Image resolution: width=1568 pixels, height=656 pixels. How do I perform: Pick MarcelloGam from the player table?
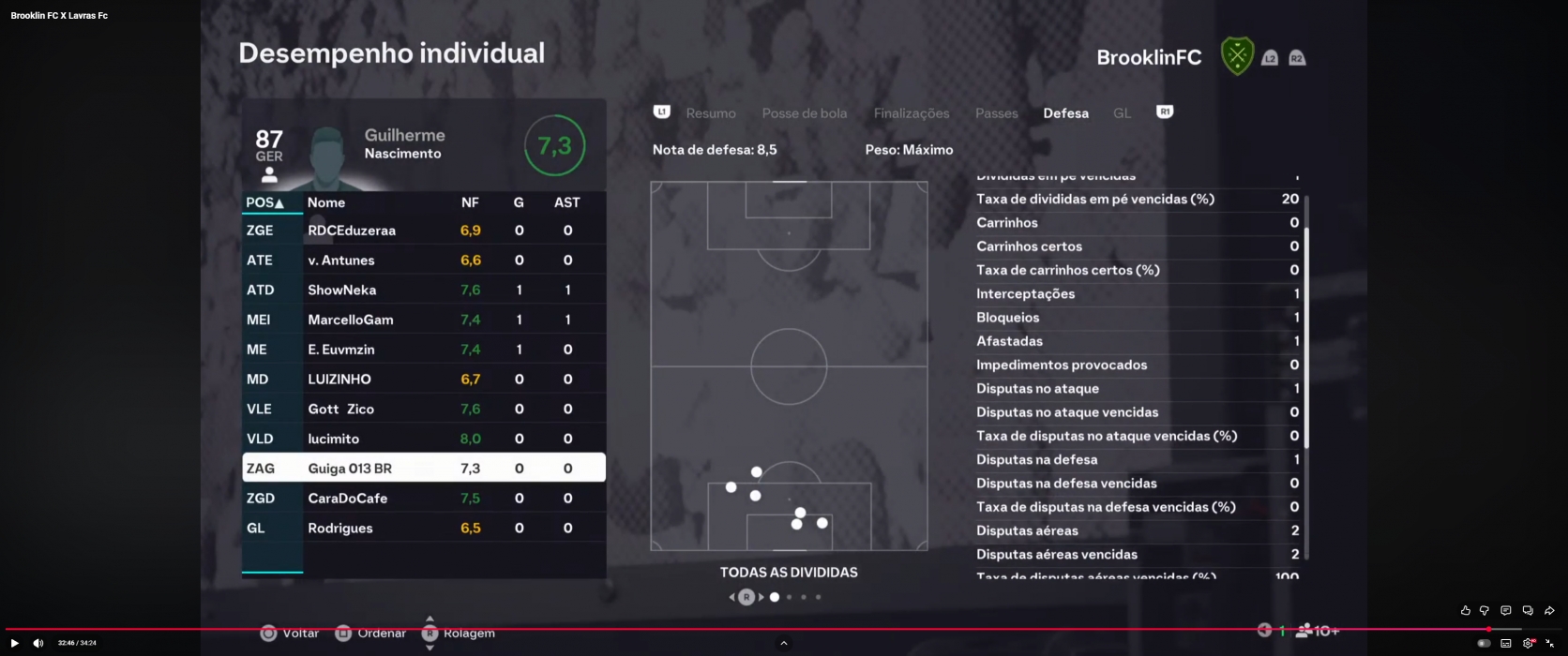[x=423, y=320]
